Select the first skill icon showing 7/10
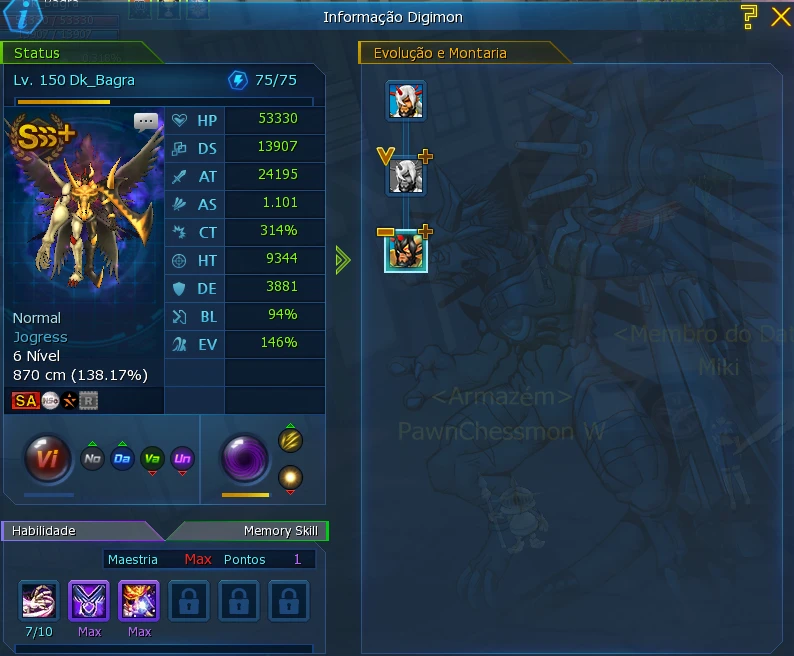 click(39, 600)
